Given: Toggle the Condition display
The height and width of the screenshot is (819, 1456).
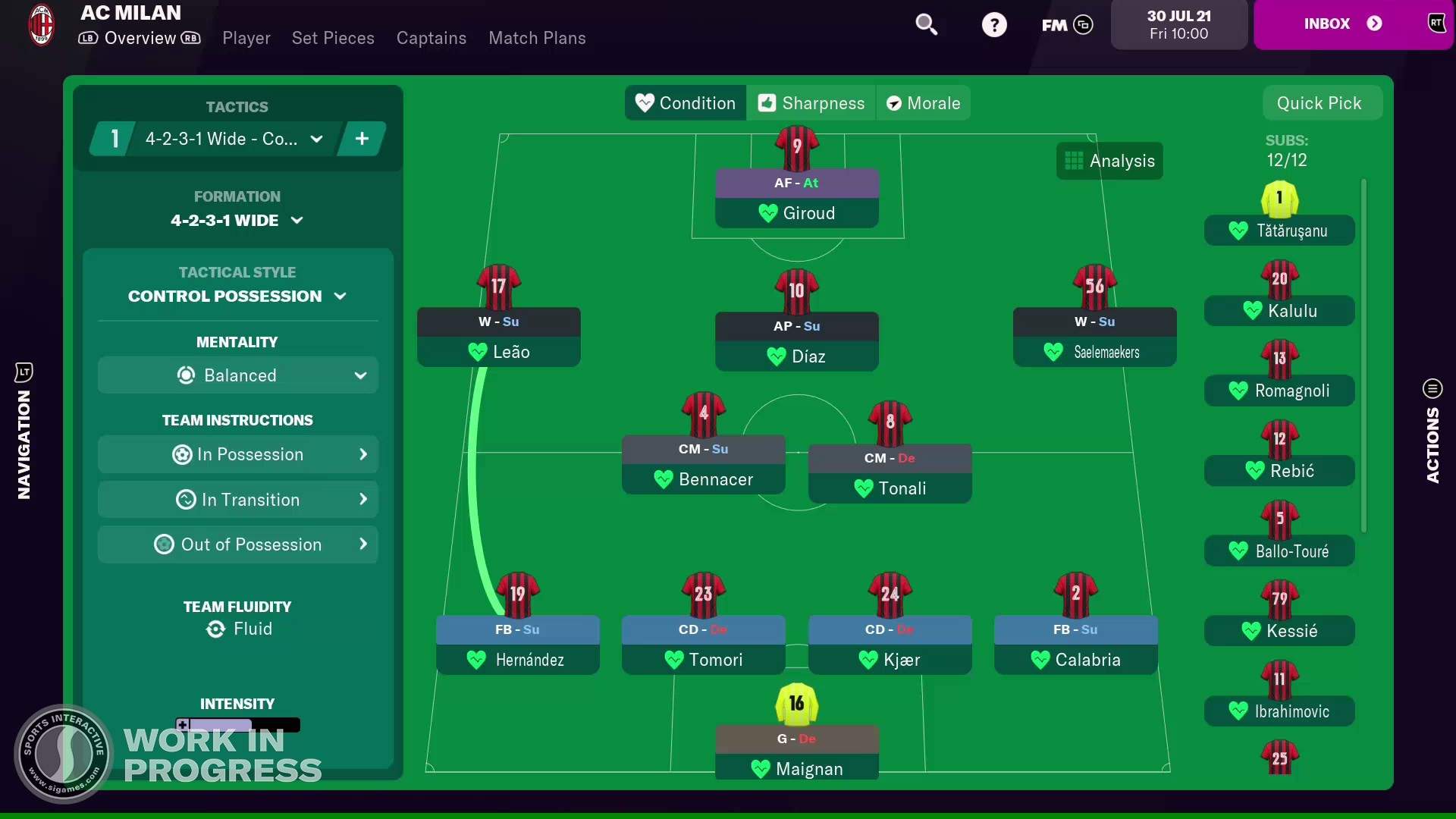Looking at the screenshot, I should [x=684, y=103].
